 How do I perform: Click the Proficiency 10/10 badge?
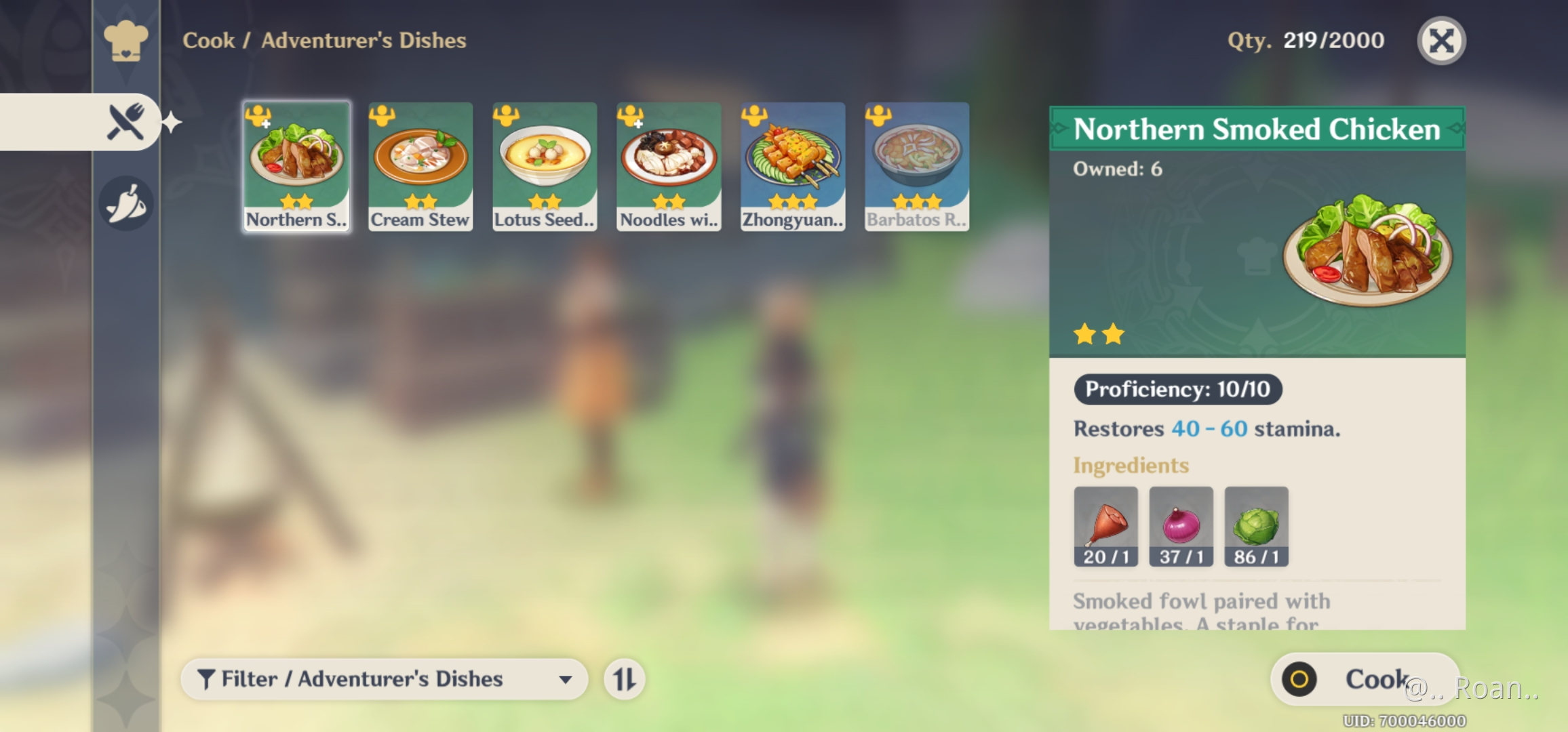click(1178, 389)
